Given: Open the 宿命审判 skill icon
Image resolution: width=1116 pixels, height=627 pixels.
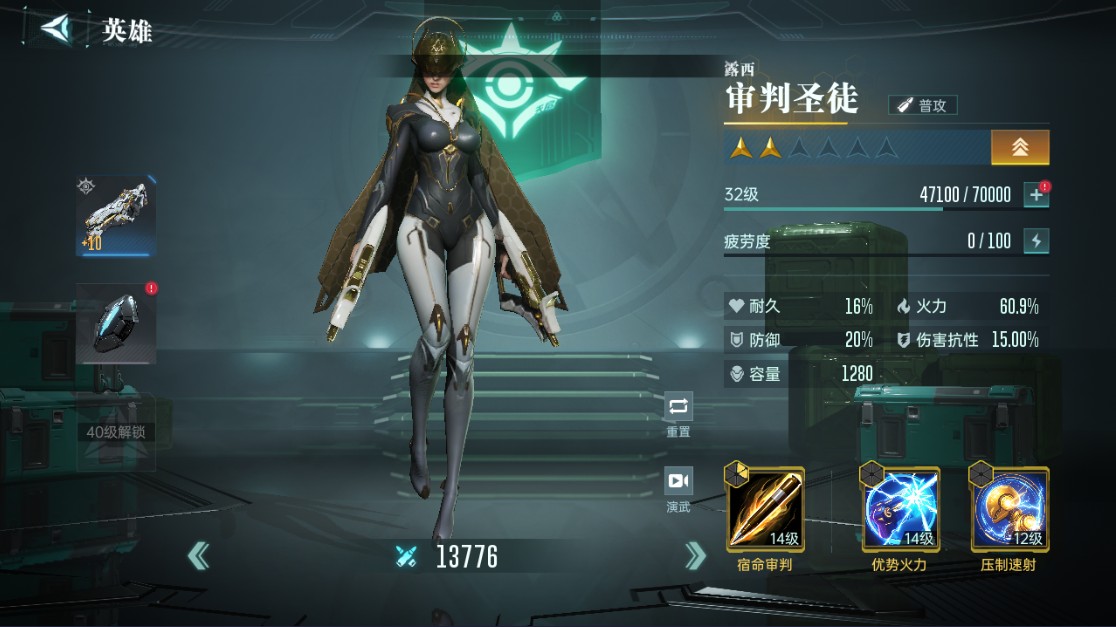Looking at the screenshot, I should [x=765, y=510].
